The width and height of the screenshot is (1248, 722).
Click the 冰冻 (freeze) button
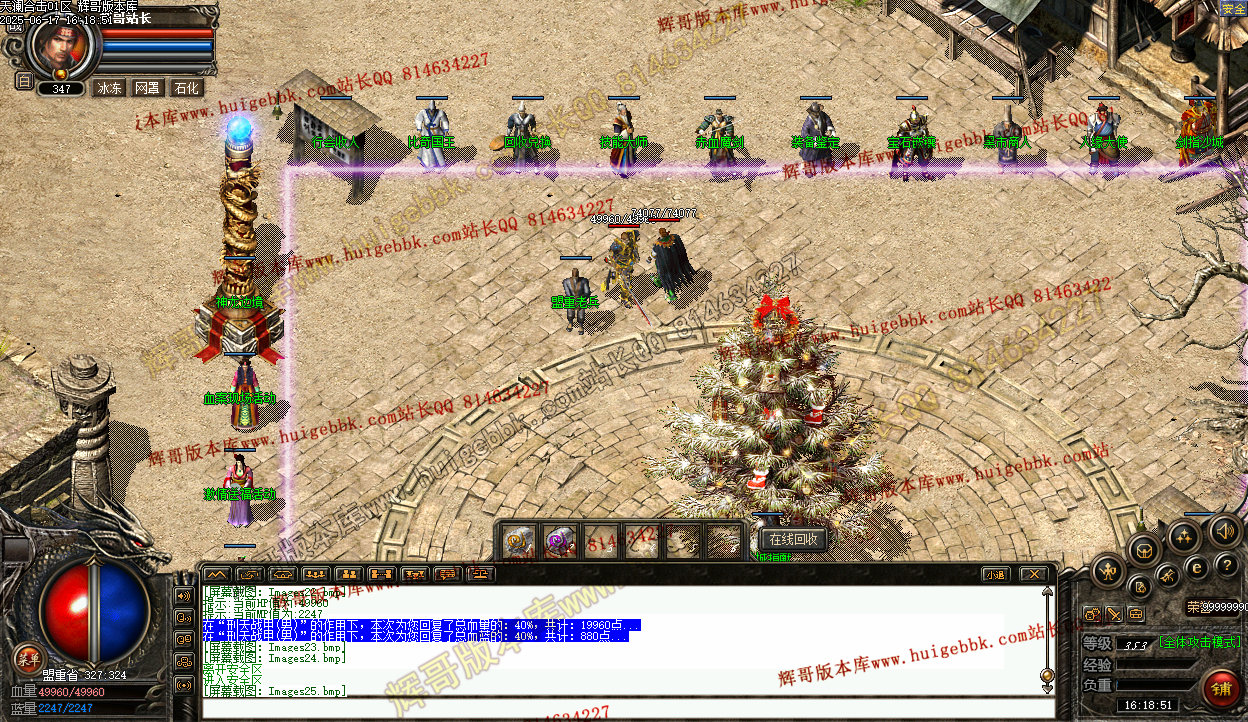click(x=109, y=88)
